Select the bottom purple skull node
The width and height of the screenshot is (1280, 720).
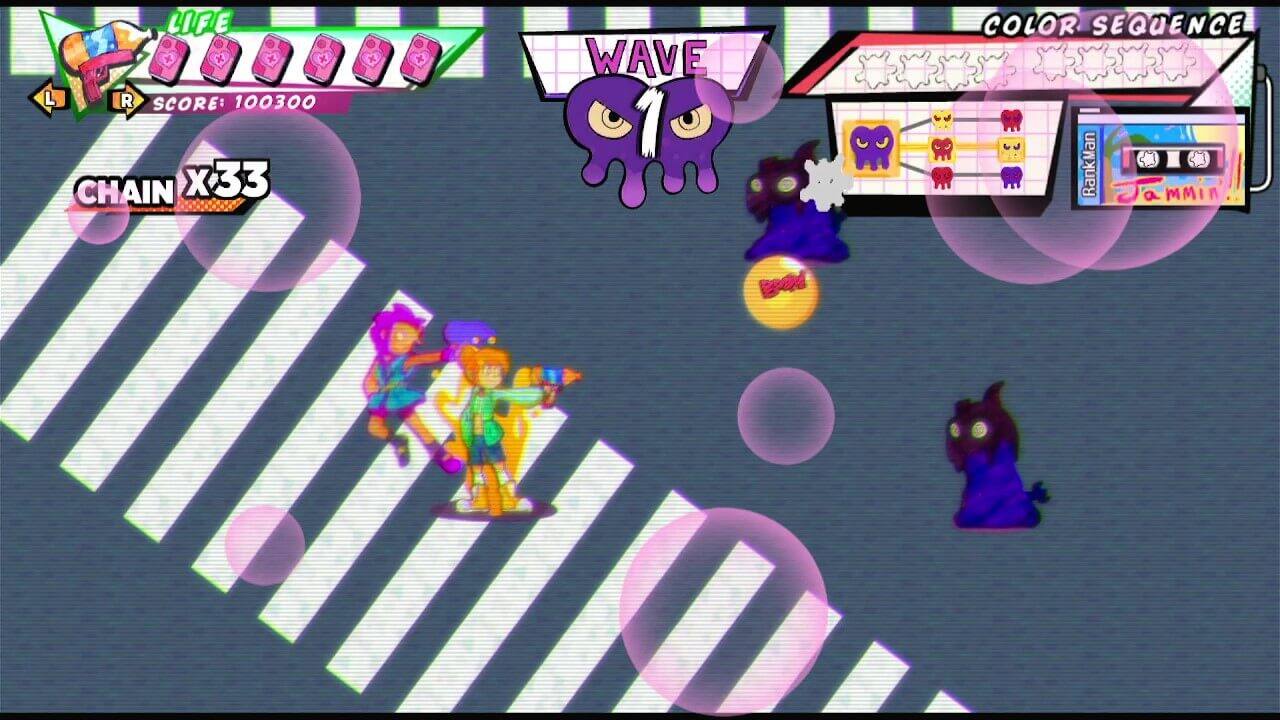pyautogui.click(x=1012, y=176)
